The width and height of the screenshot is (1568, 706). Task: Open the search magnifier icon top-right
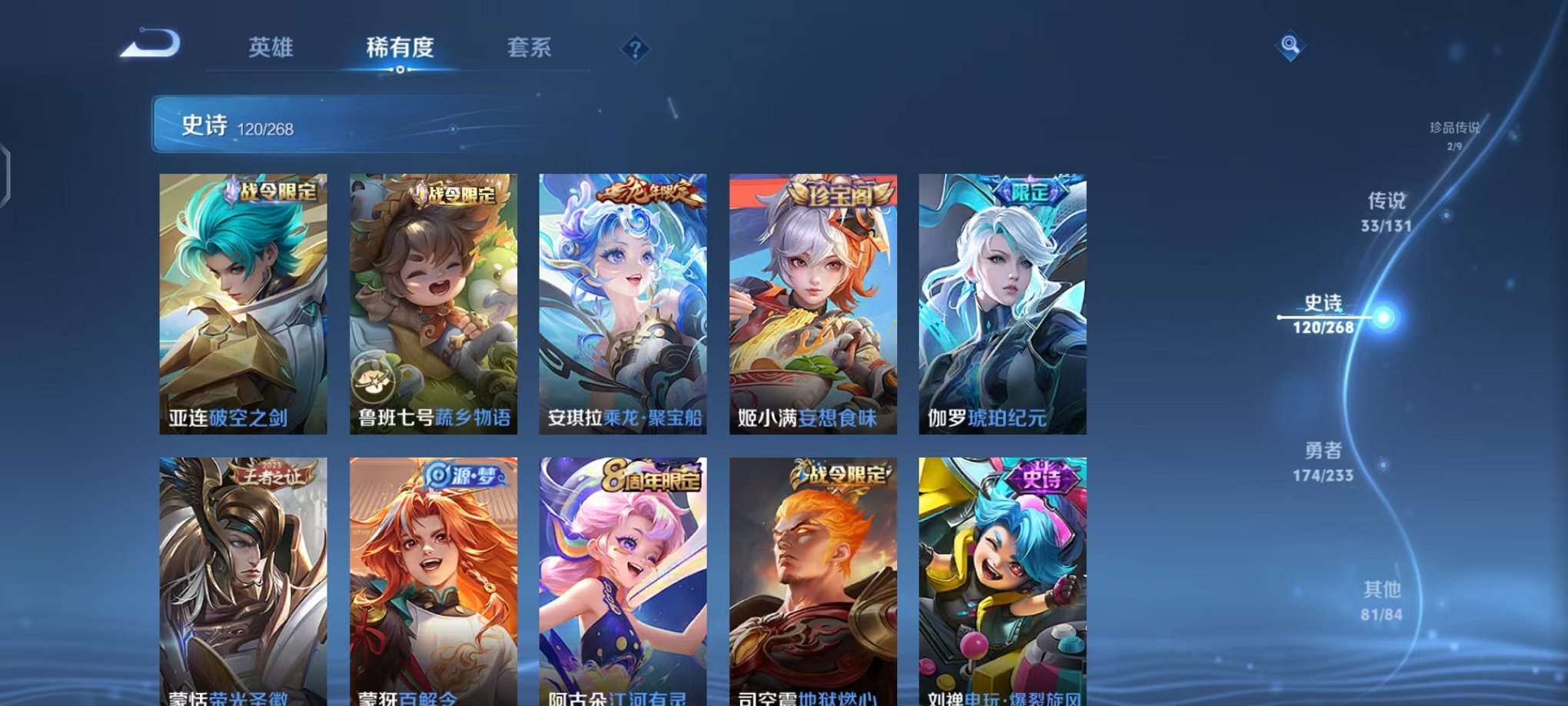click(1291, 47)
